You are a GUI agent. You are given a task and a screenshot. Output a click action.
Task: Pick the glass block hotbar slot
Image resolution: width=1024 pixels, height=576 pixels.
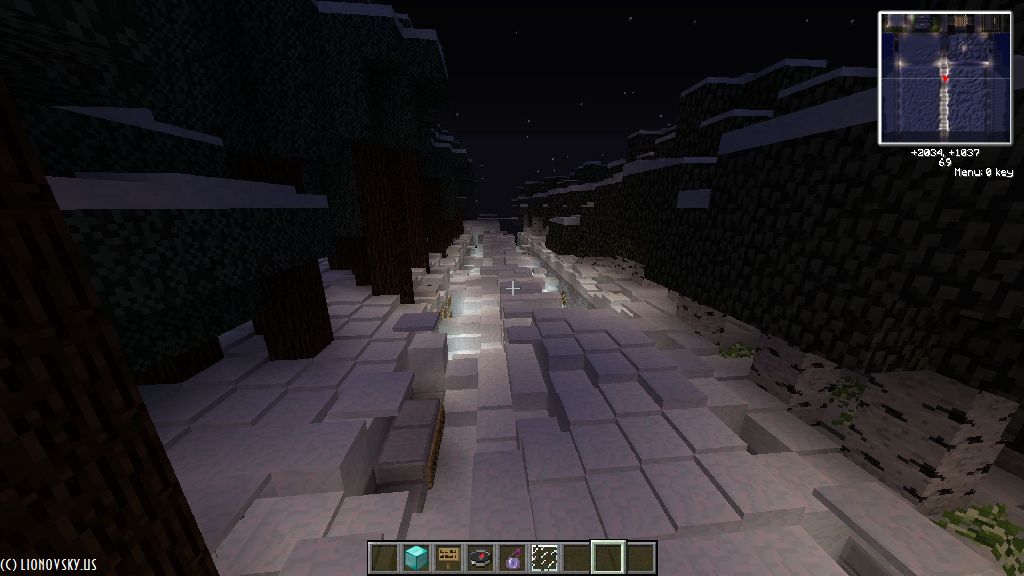[x=544, y=557]
